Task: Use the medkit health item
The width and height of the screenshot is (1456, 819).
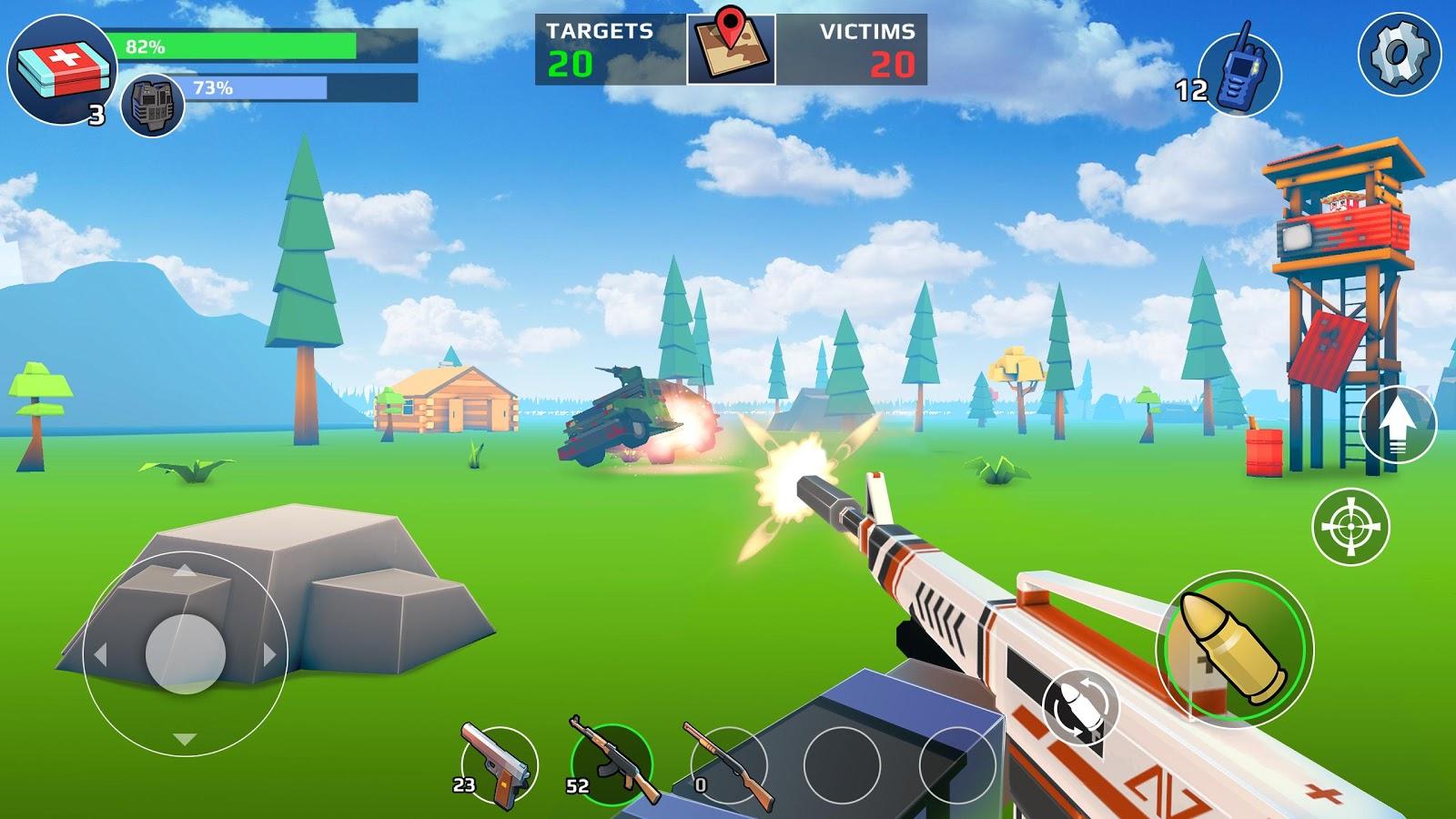Action: point(62,69)
